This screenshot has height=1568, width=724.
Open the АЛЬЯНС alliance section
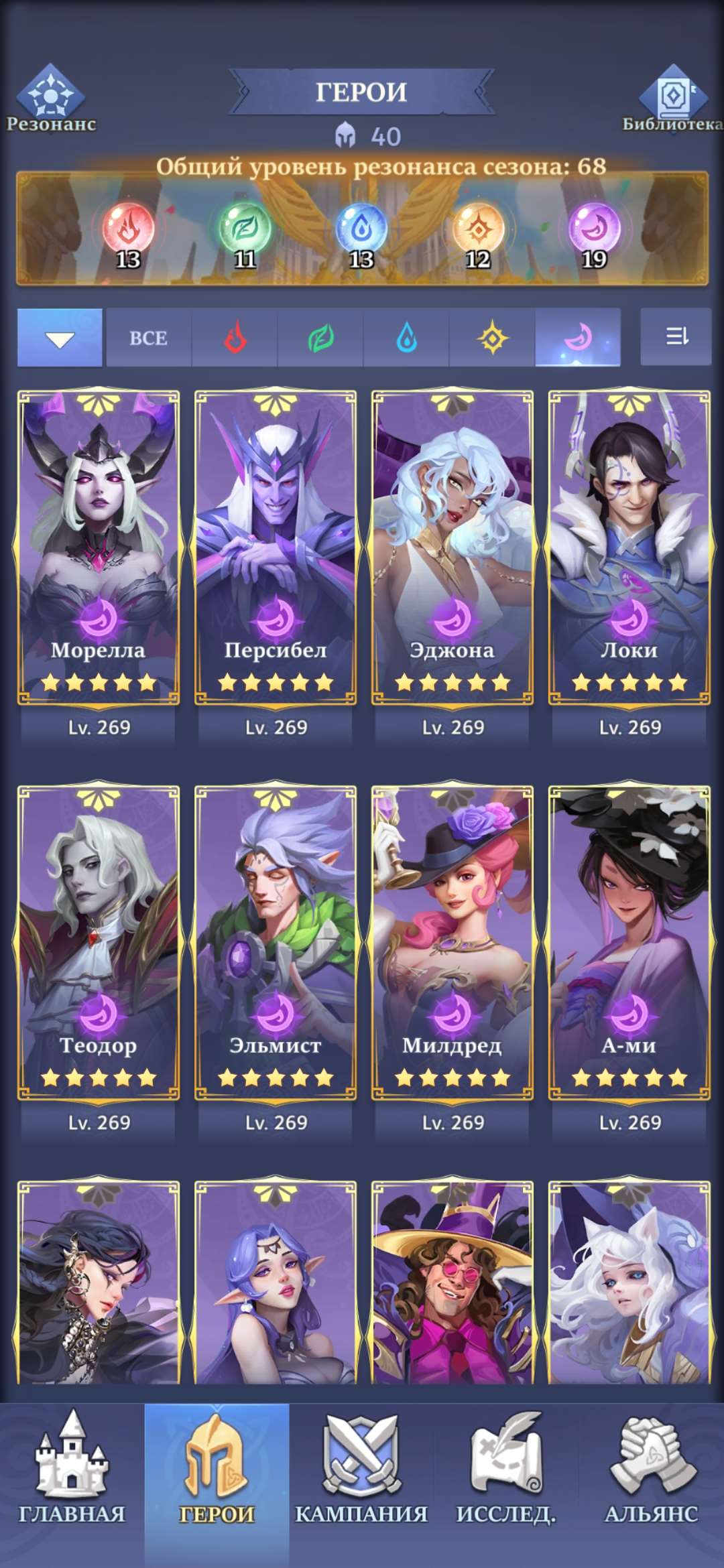651,1474
